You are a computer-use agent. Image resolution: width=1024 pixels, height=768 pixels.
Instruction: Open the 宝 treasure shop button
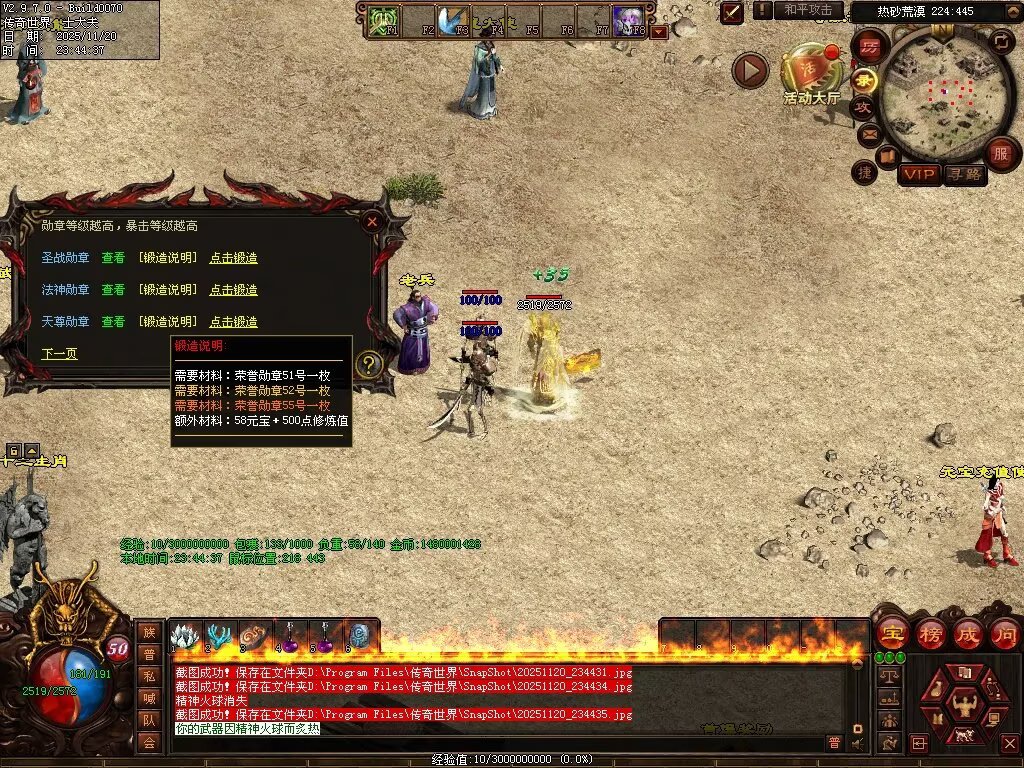[891, 634]
